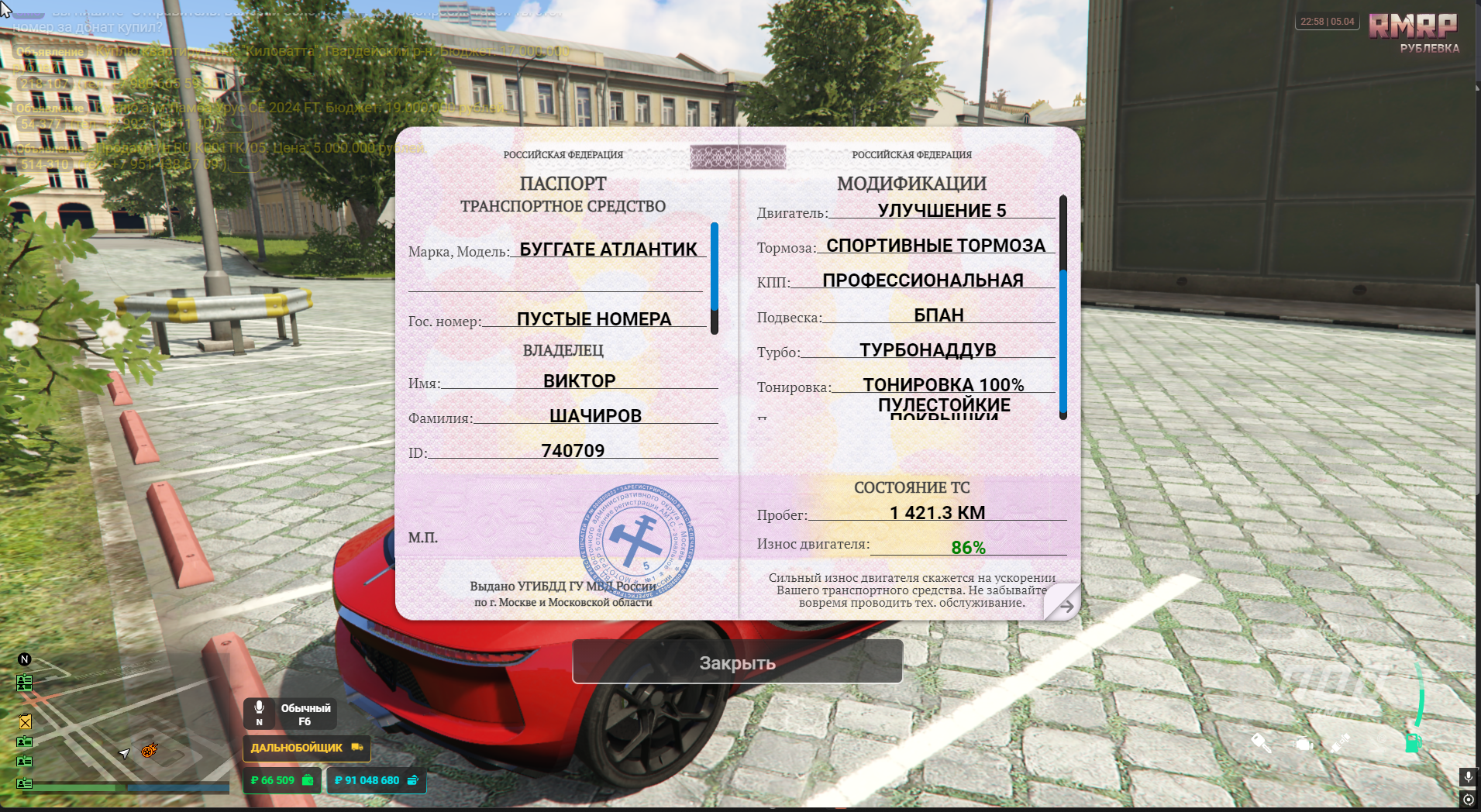Open the cash wallet showing 66 509
1481x812 pixels.
pos(281,780)
